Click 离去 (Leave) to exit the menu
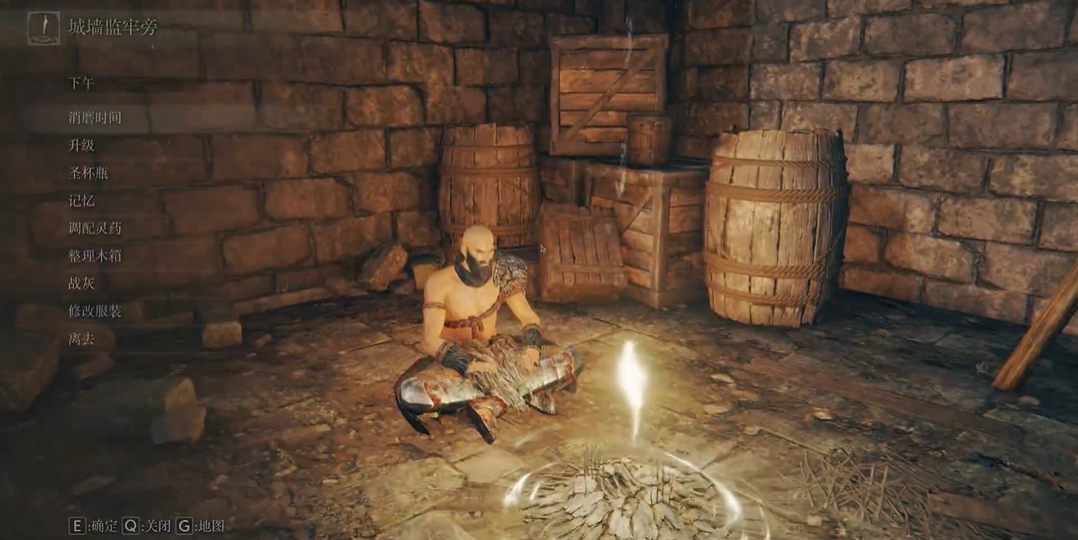 (81, 339)
